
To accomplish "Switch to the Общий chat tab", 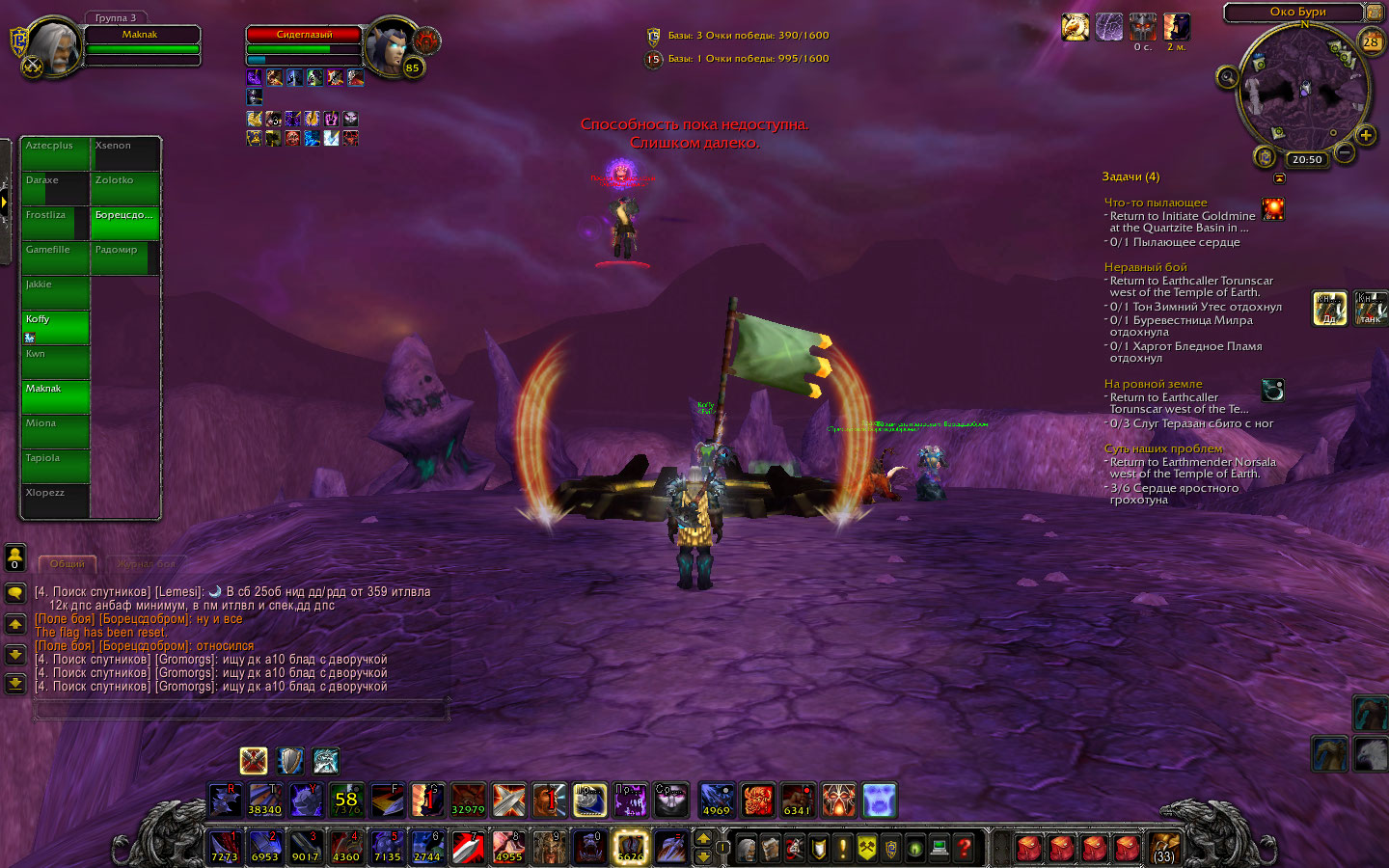I will click(68, 563).
